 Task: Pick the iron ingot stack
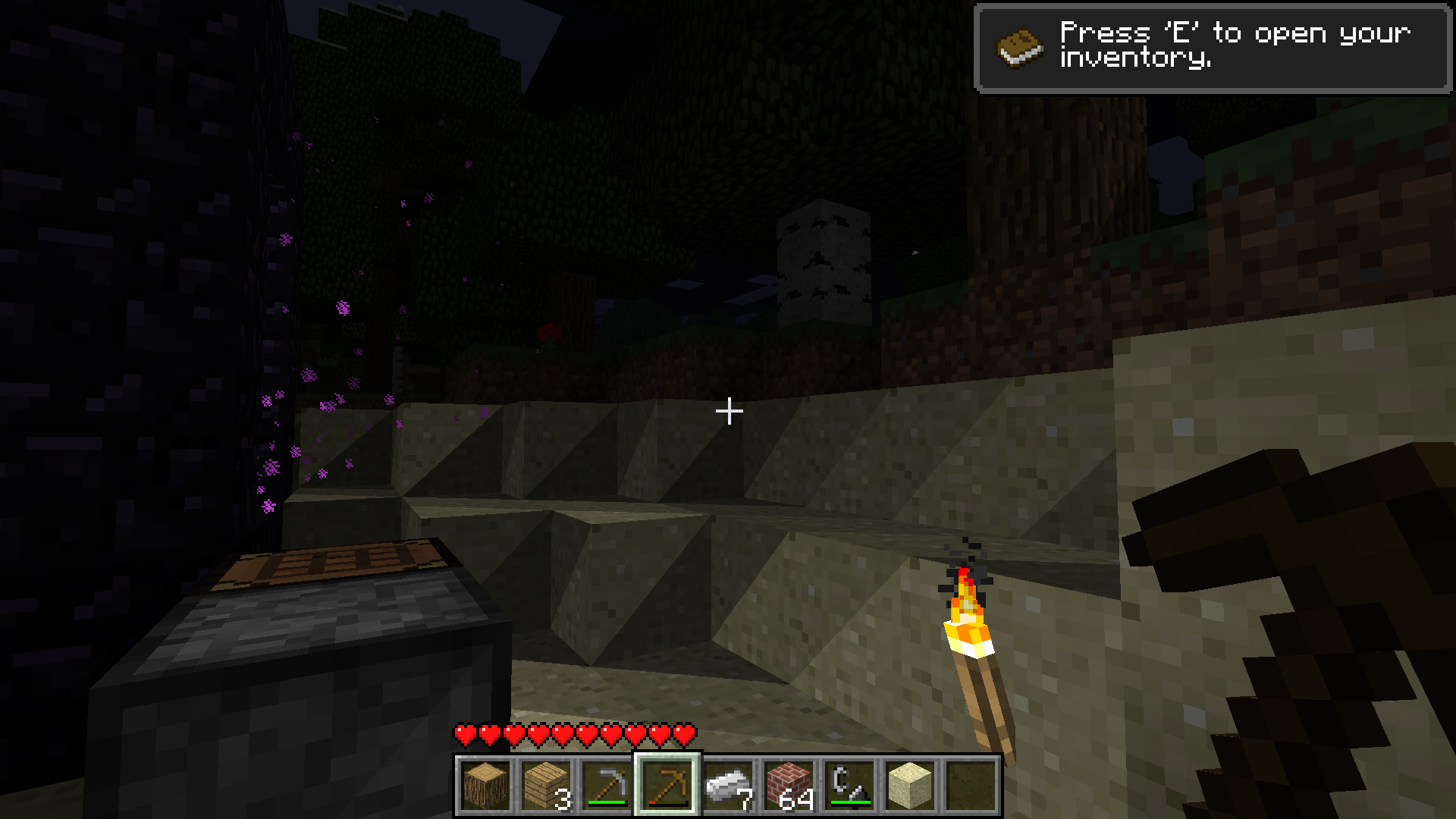coord(728,786)
